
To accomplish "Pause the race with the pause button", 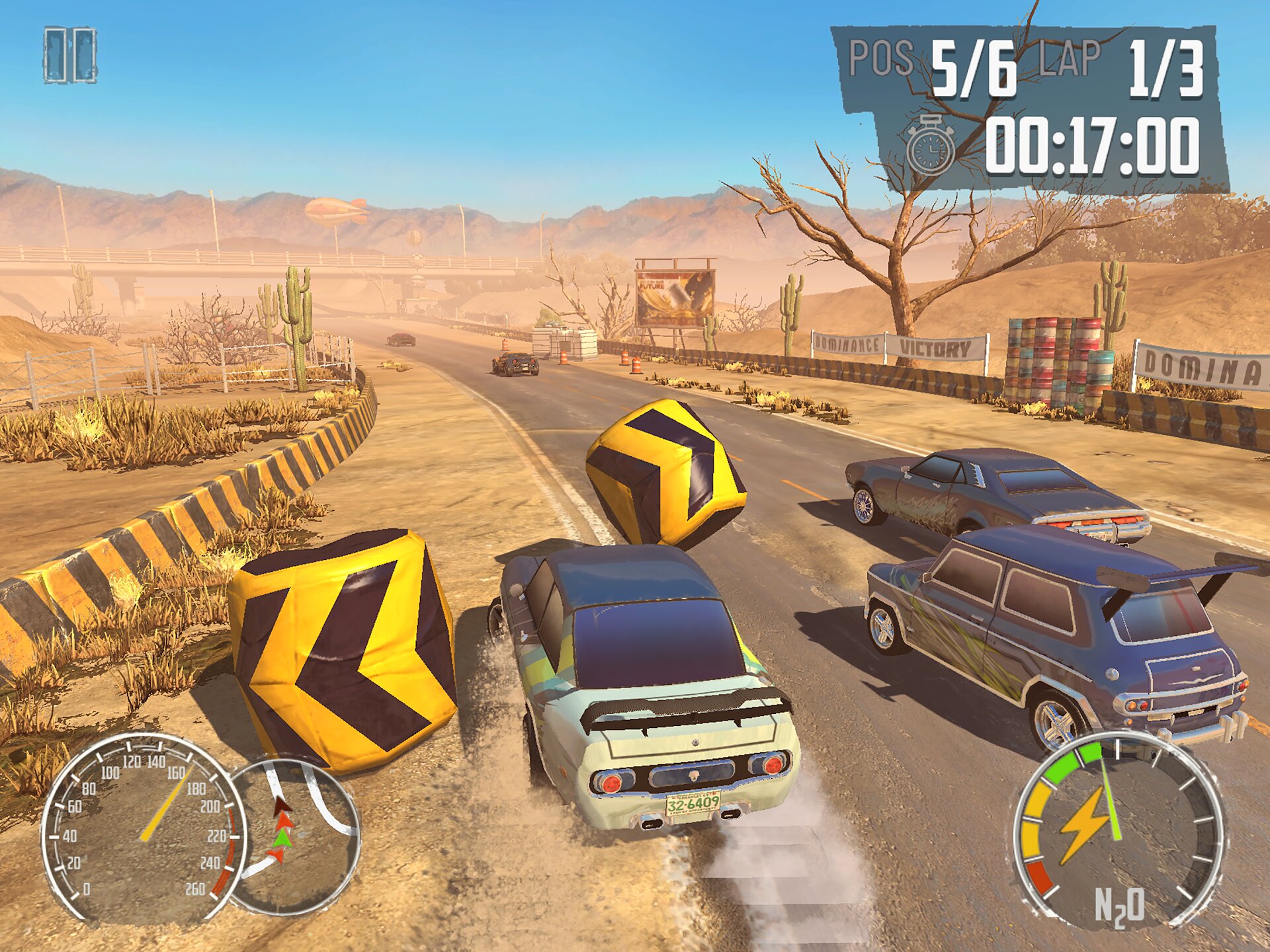I will click(70, 56).
